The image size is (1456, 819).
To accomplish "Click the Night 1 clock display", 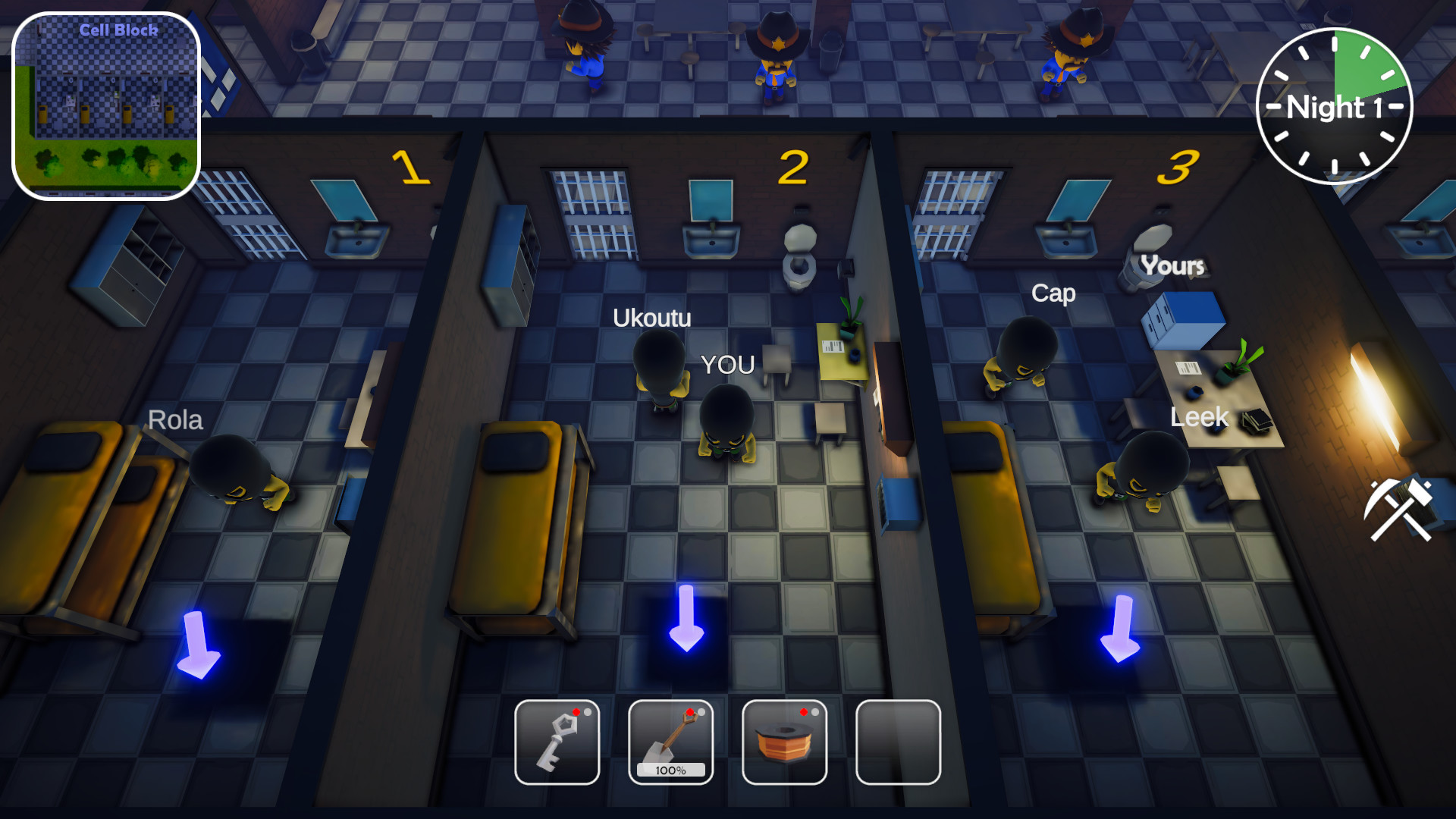I will pos(1335,108).
